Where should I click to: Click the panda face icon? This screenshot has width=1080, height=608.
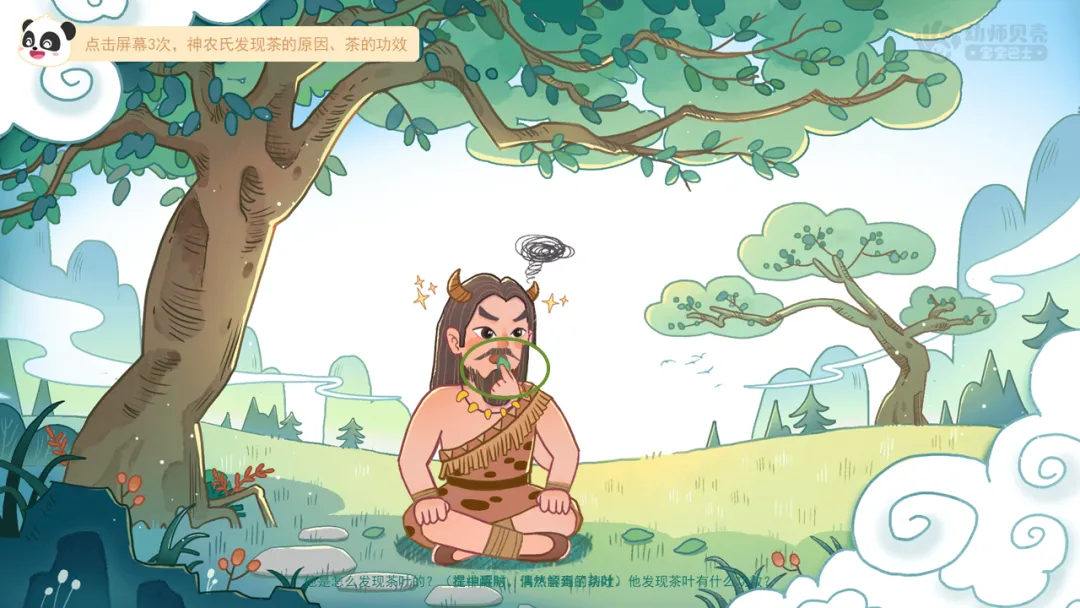[x=46, y=41]
